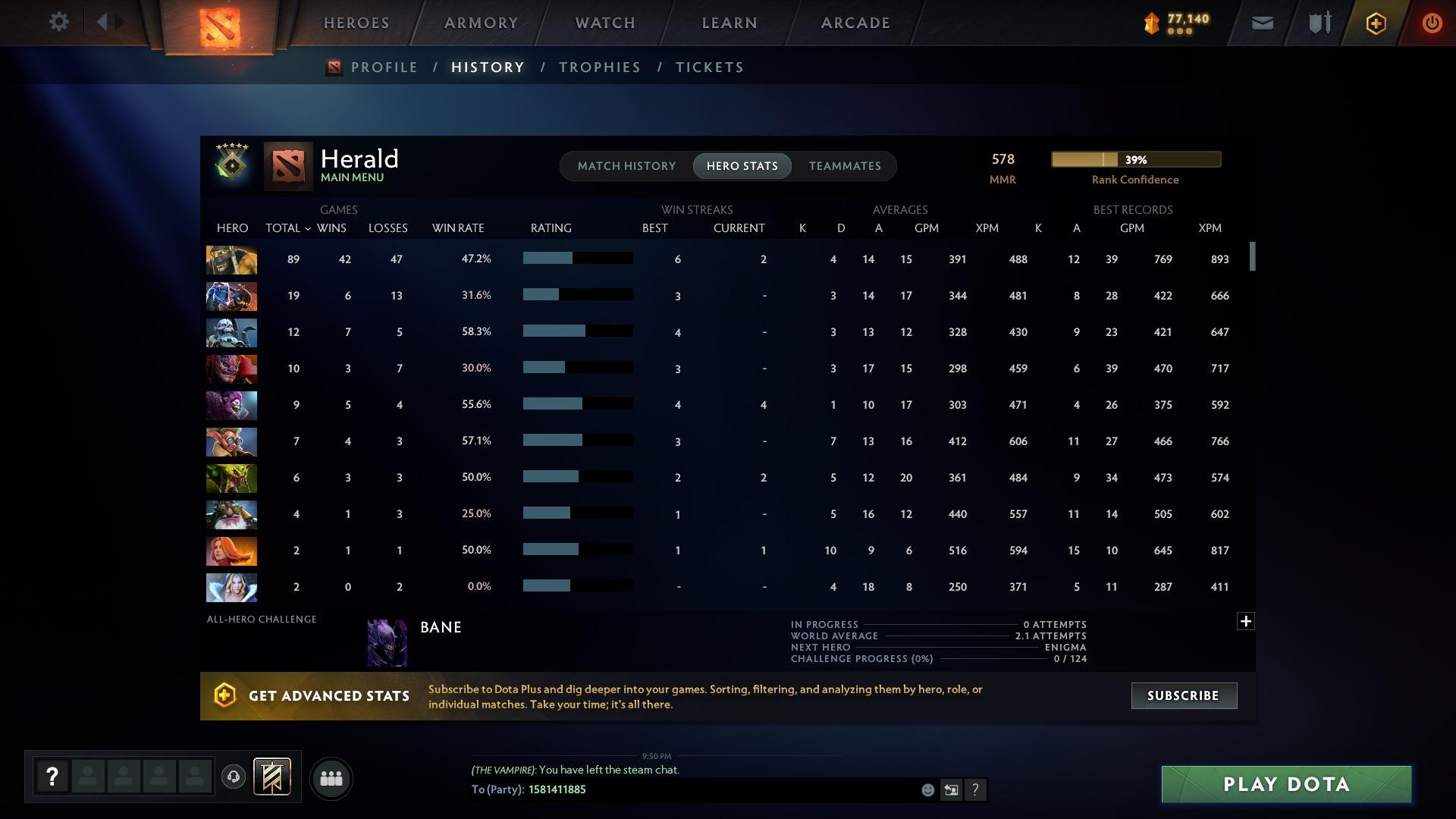This screenshot has height=819, width=1456.
Task: Open the mail notifications inbox
Action: click(x=1261, y=23)
